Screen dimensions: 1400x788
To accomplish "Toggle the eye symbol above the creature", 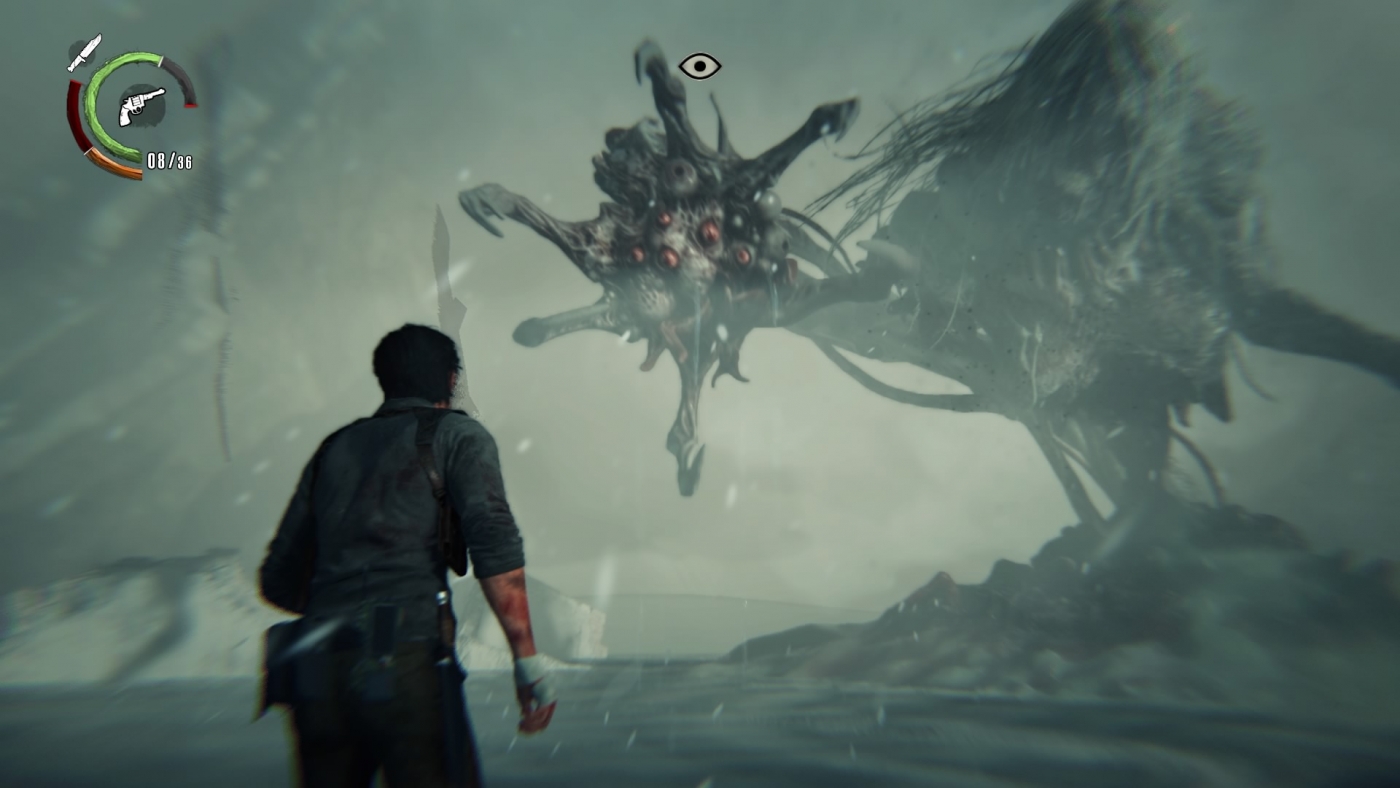I will tap(700, 65).
